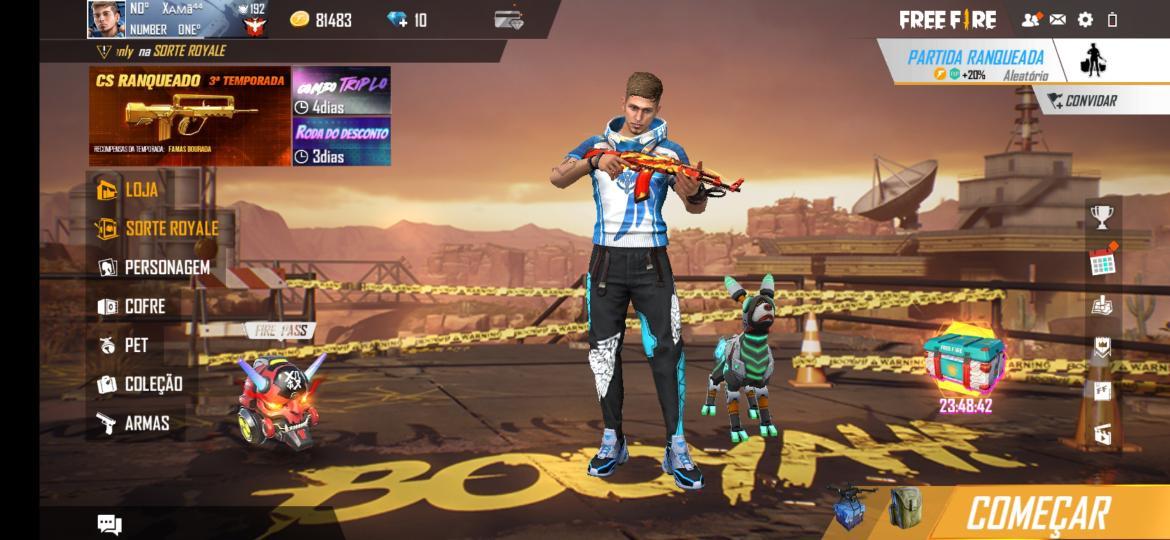Open the chat speech bubble
This screenshot has height=540, width=1170.
[109, 524]
